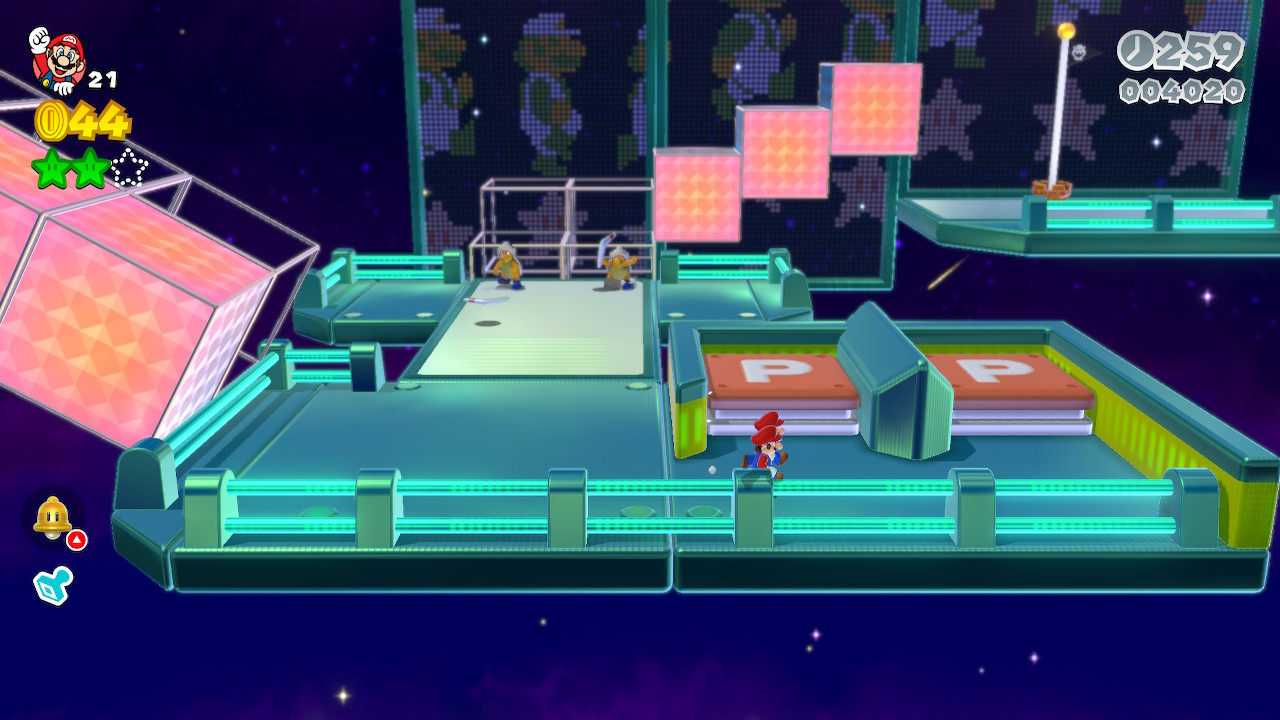The image size is (1280, 720).
Task: Click the empty third green star slot
Action: coord(129,168)
